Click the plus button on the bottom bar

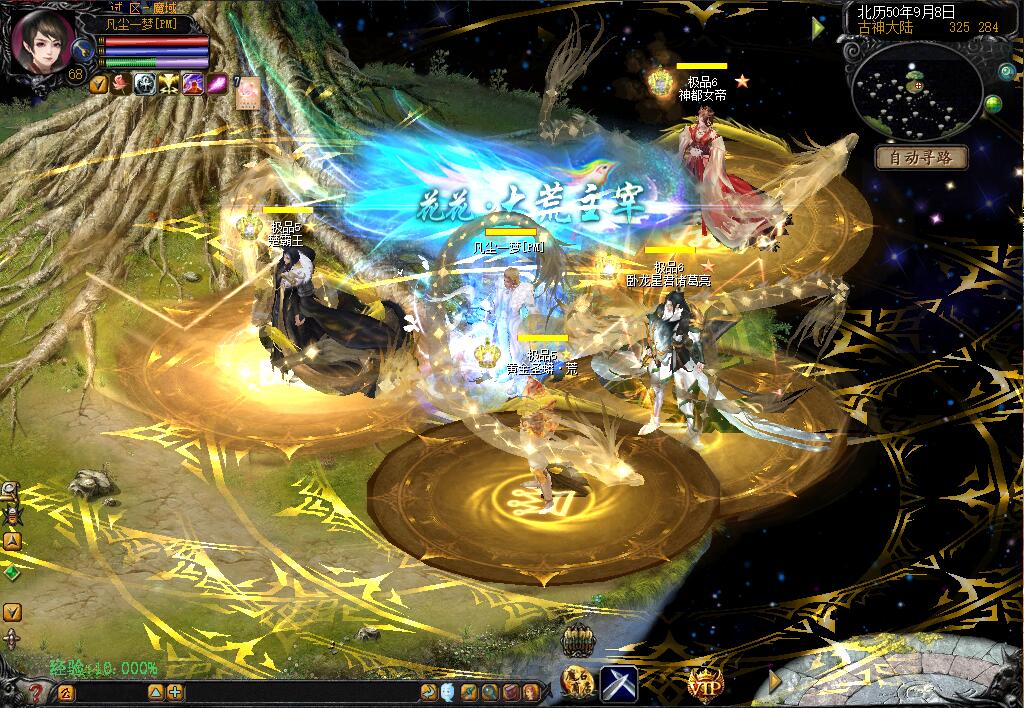[x=175, y=692]
